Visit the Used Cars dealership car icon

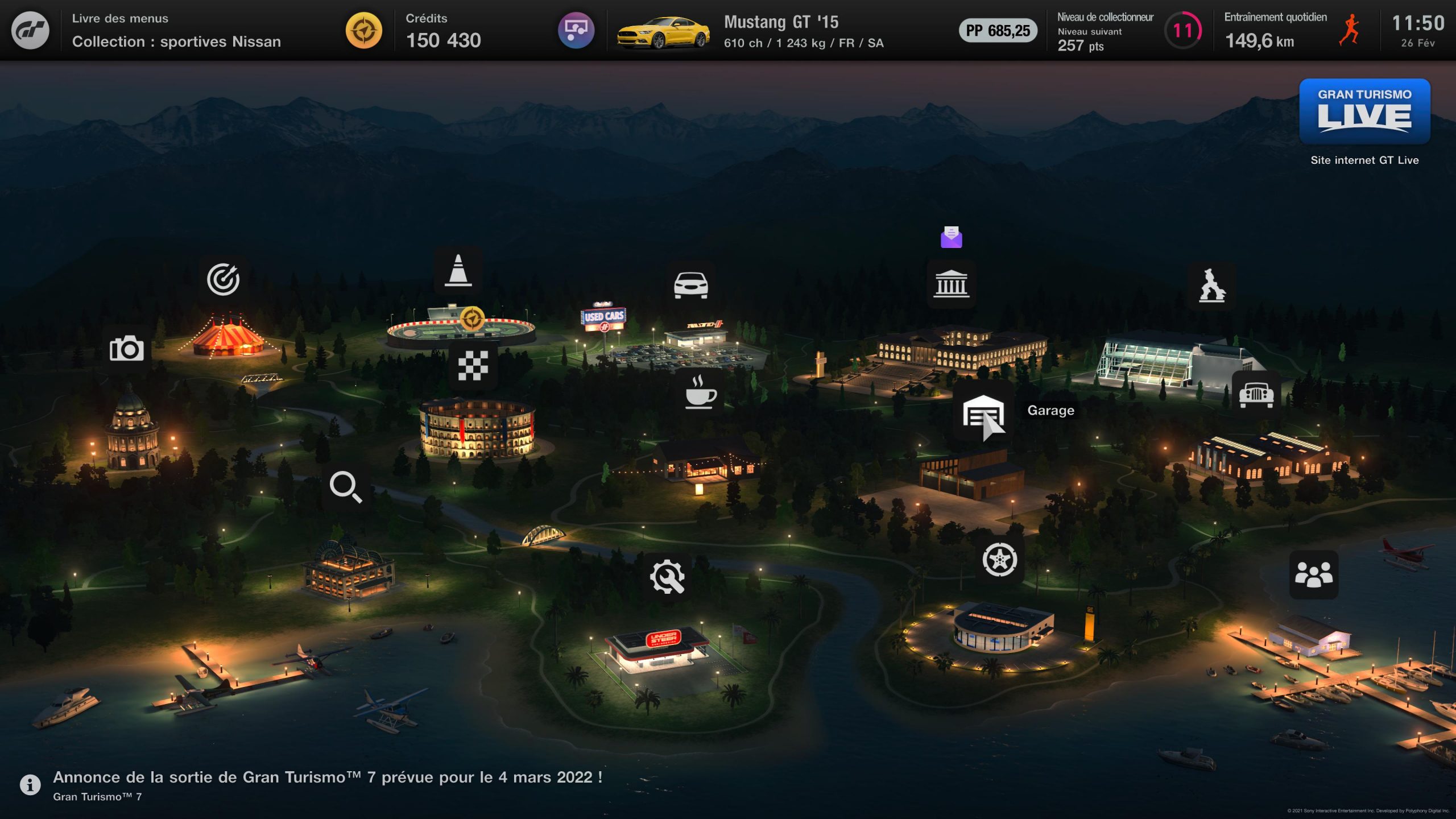click(690, 285)
